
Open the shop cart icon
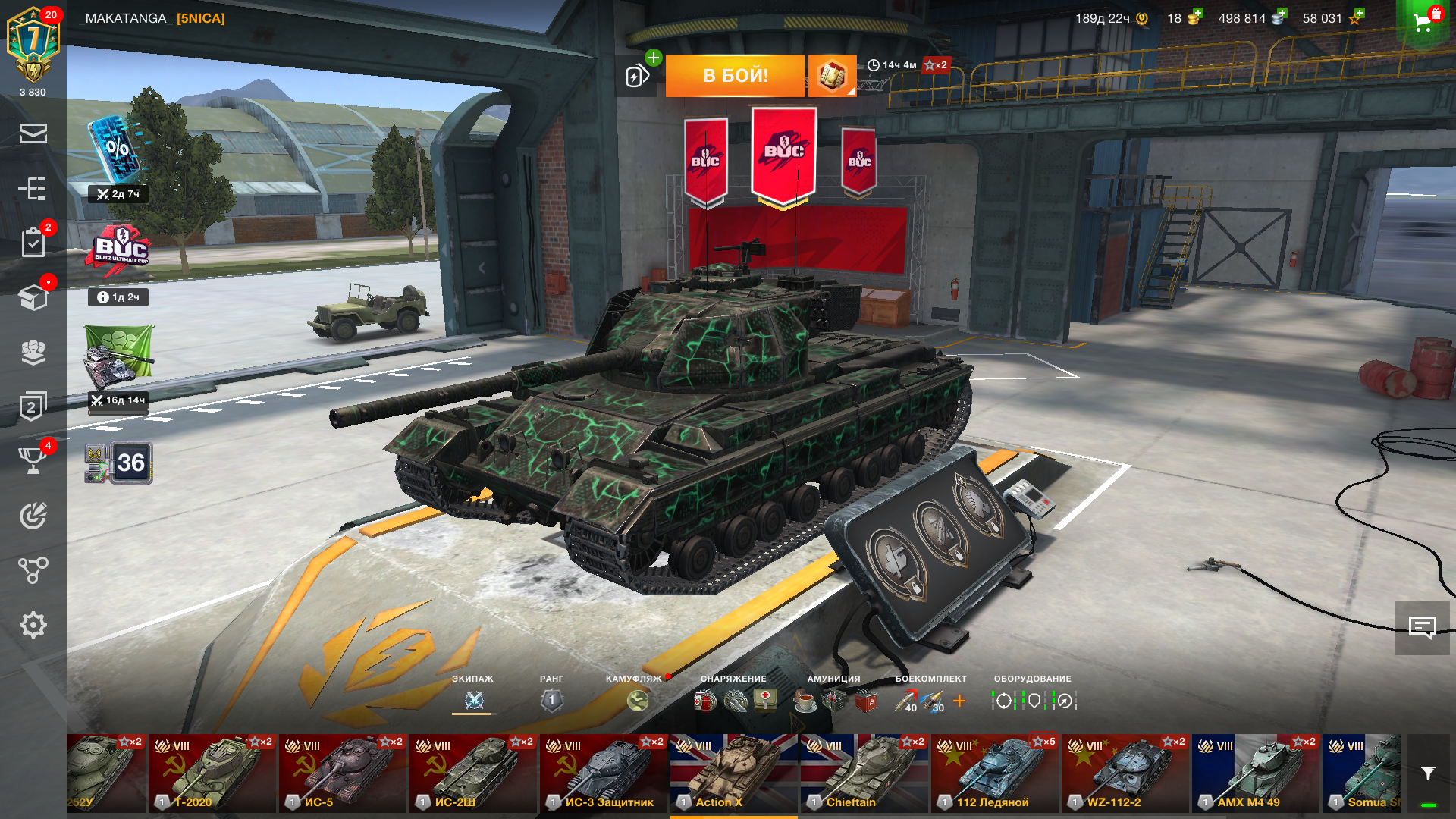(1423, 21)
